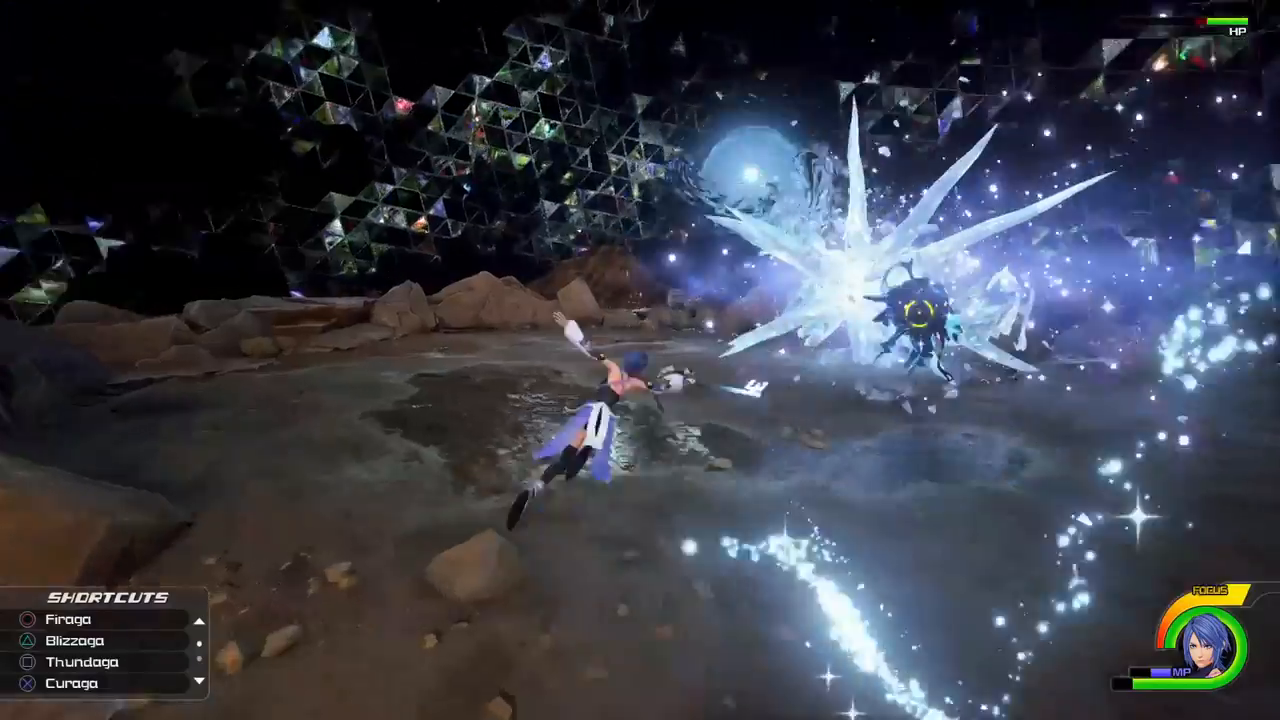The height and width of the screenshot is (720, 1280).
Task: Cast Thundaga from the shortcuts menu
Action: tap(81, 662)
